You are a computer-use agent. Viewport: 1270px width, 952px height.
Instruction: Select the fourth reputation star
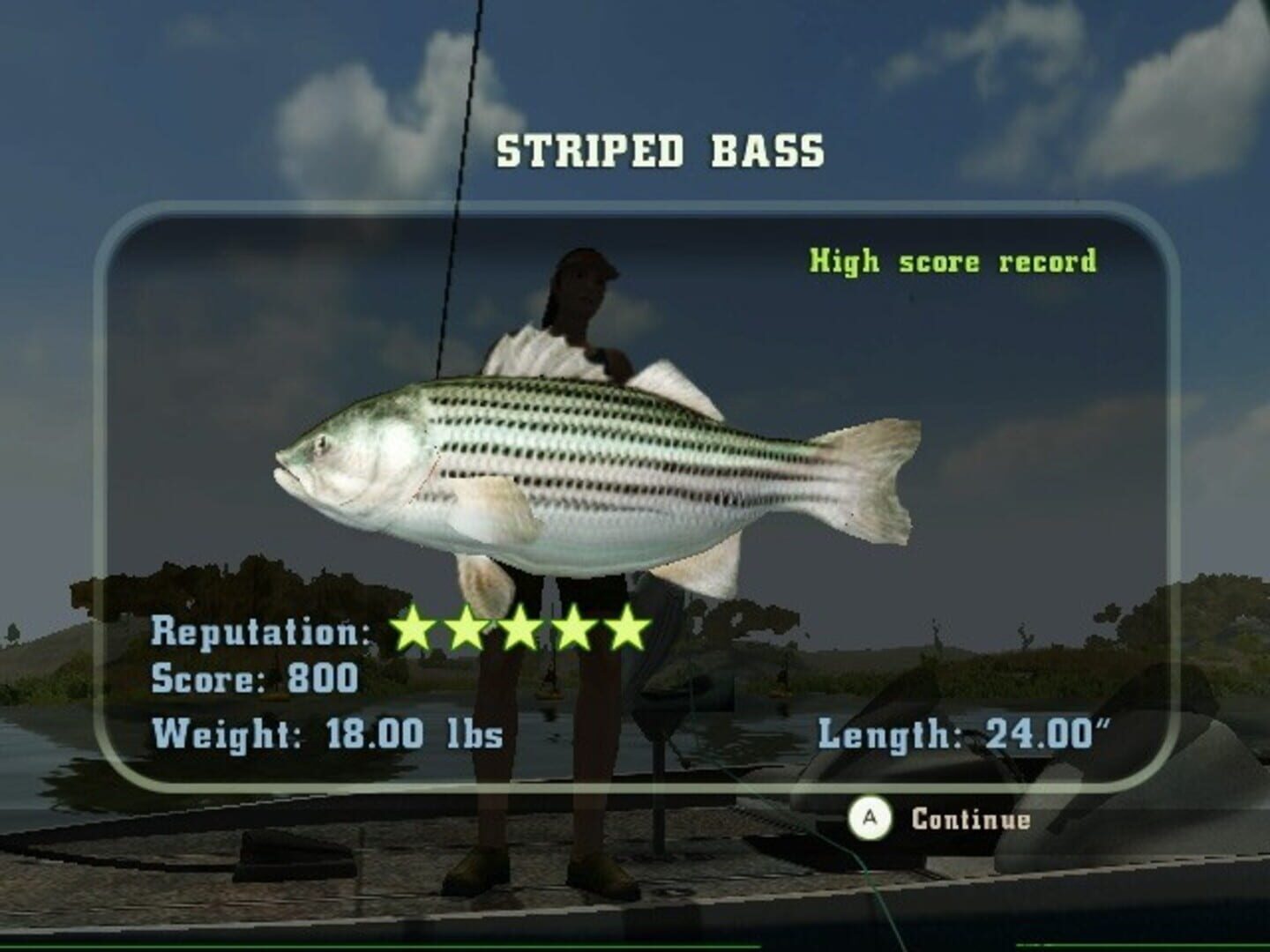click(x=573, y=628)
